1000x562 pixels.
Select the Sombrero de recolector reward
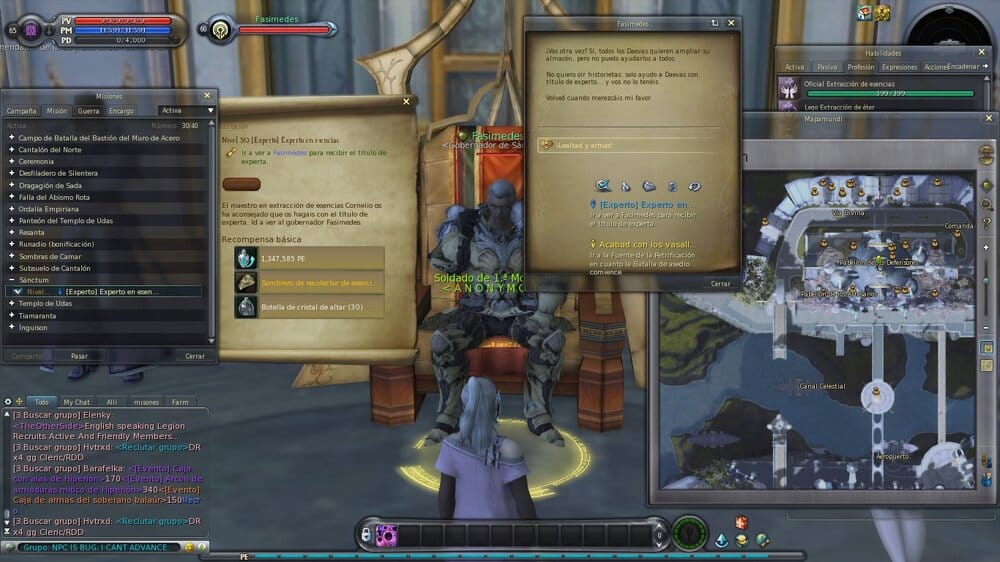pyautogui.click(x=309, y=282)
